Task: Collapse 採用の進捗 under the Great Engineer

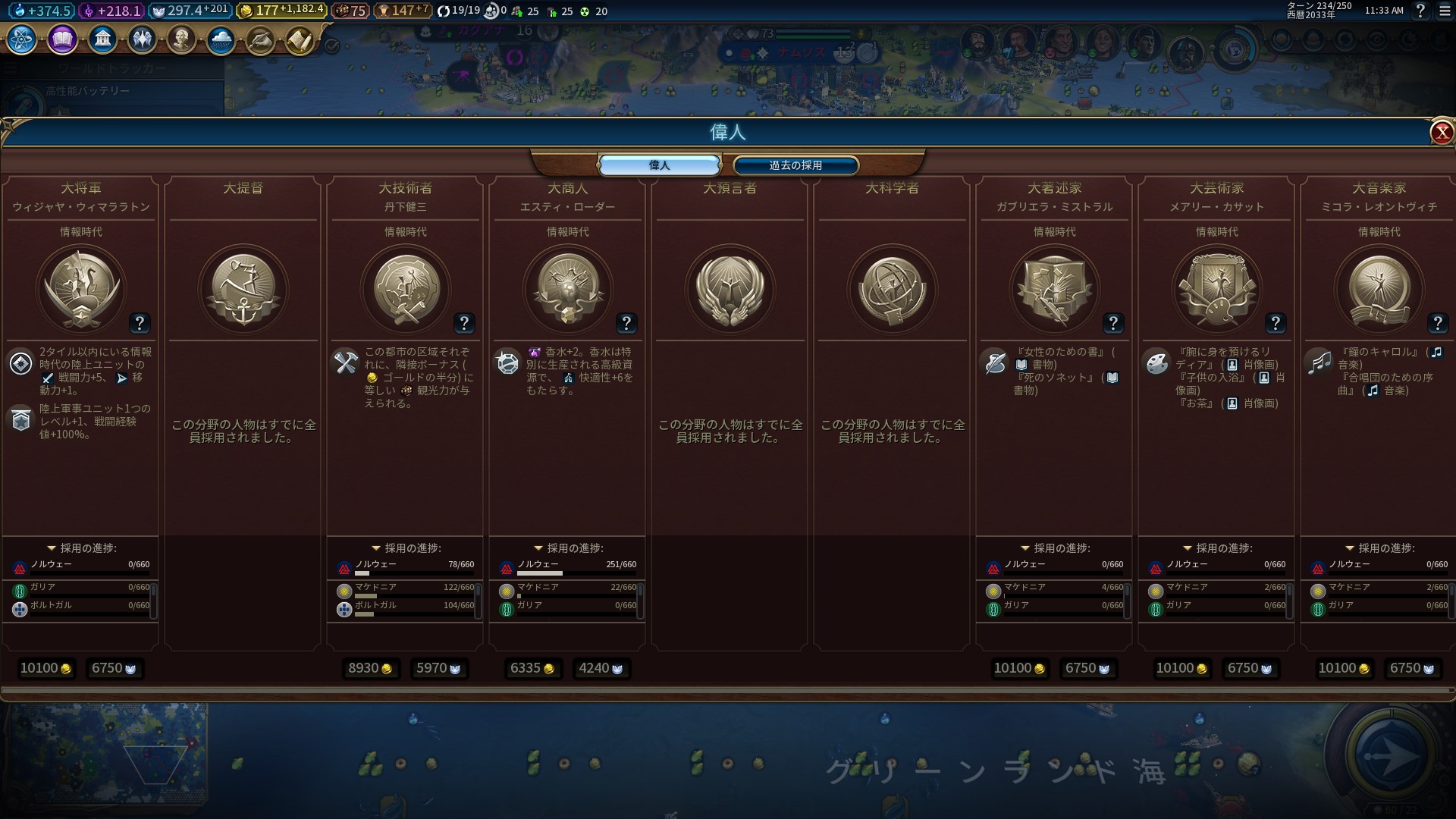Action: (376, 548)
